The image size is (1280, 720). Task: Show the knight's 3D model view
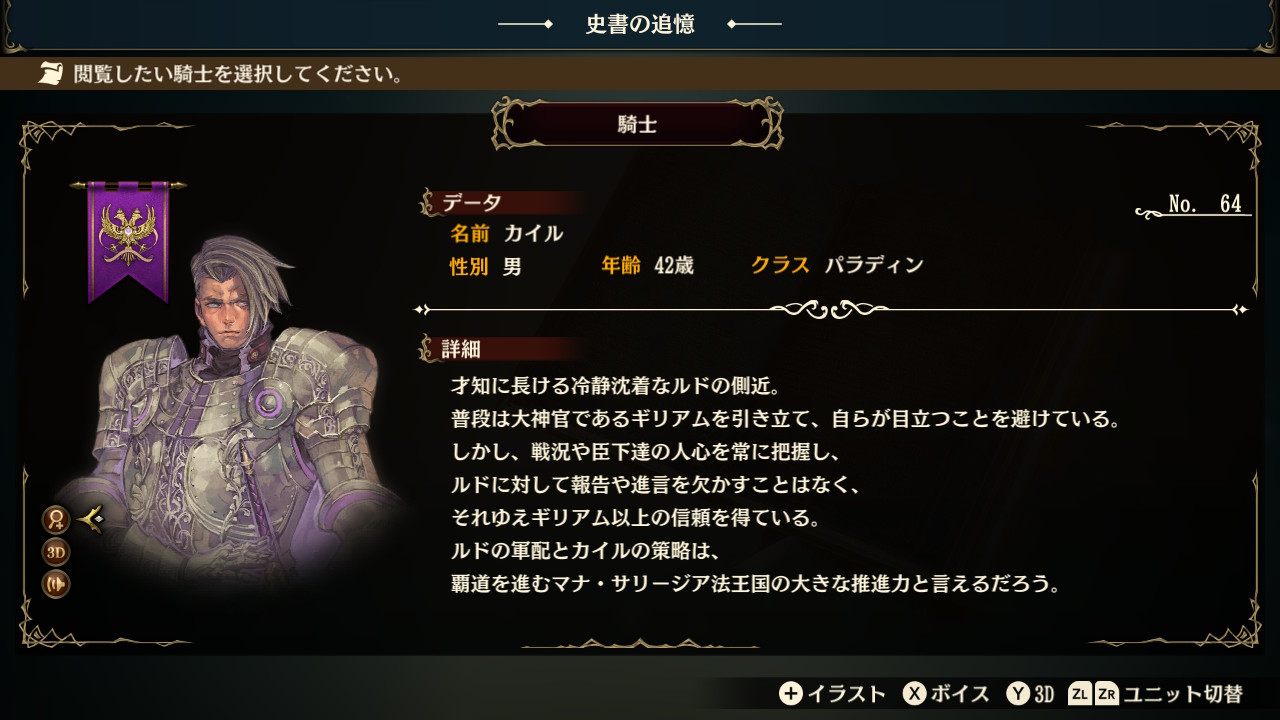click(x=56, y=552)
